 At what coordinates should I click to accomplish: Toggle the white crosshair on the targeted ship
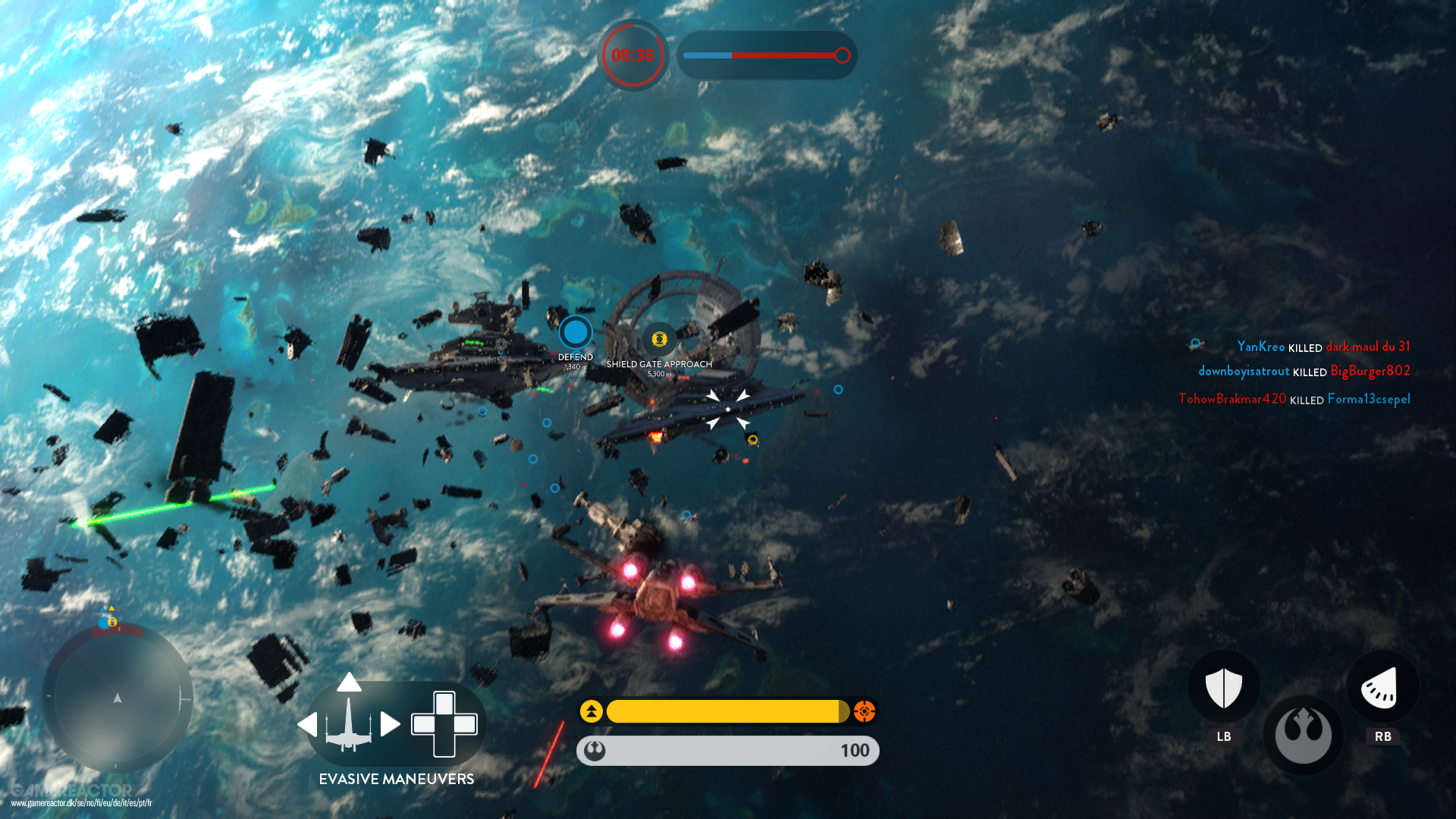pyautogui.click(x=727, y=409)
